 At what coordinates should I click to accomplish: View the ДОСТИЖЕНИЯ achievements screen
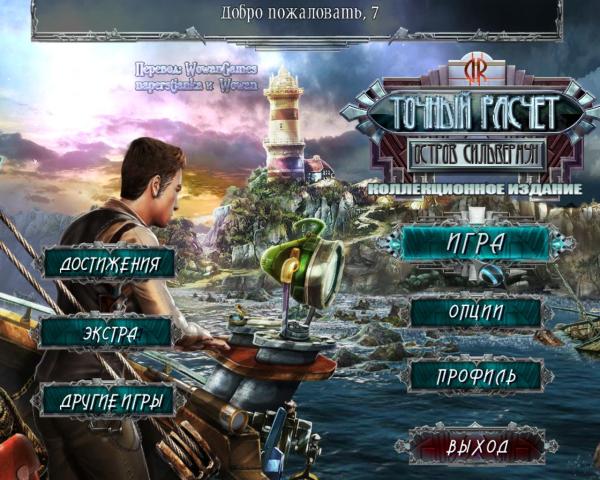point(109,263)
